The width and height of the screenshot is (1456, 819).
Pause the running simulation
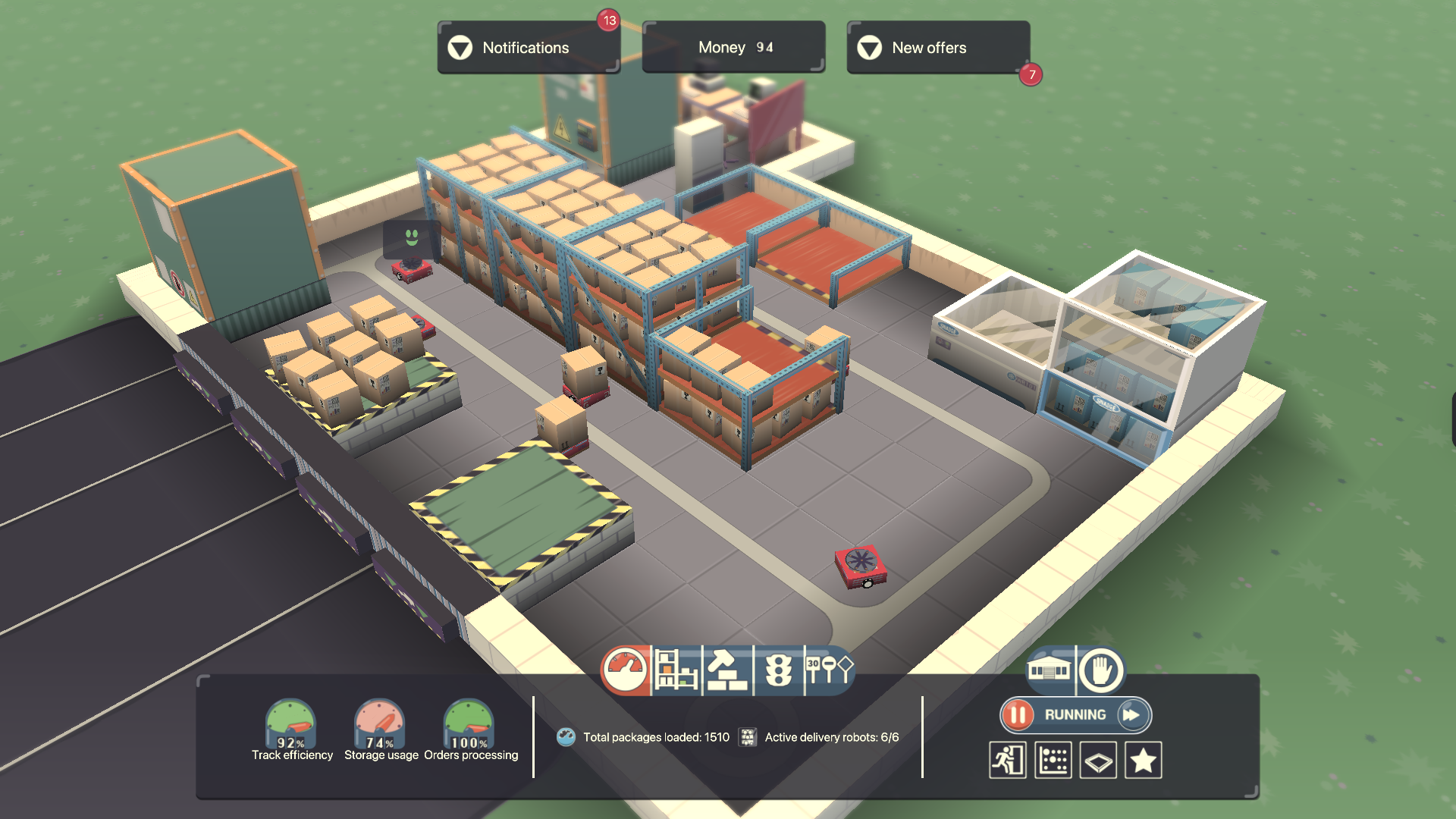coord(1018,715)
